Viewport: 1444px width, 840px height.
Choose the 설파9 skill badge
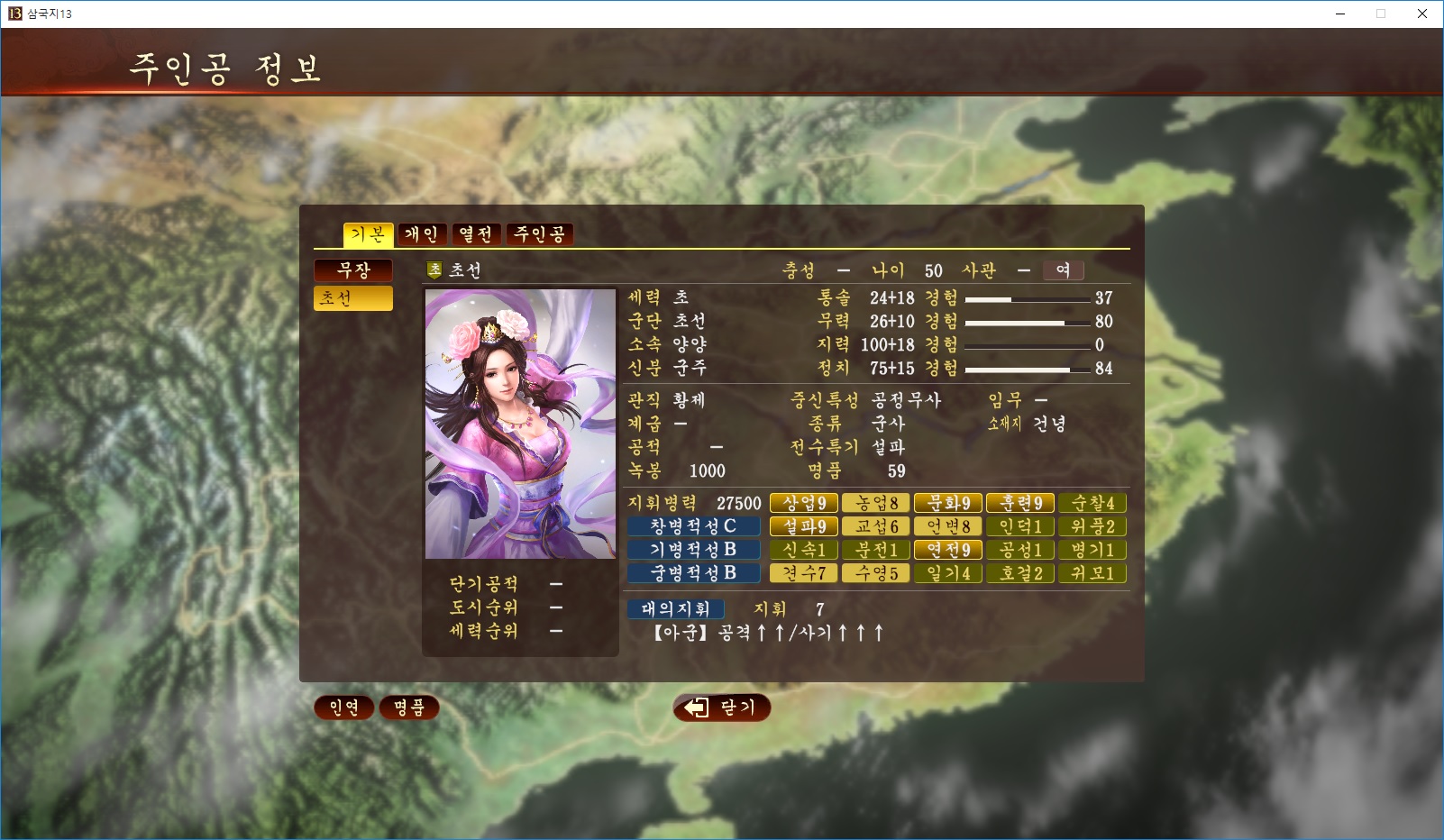[804, 526]
